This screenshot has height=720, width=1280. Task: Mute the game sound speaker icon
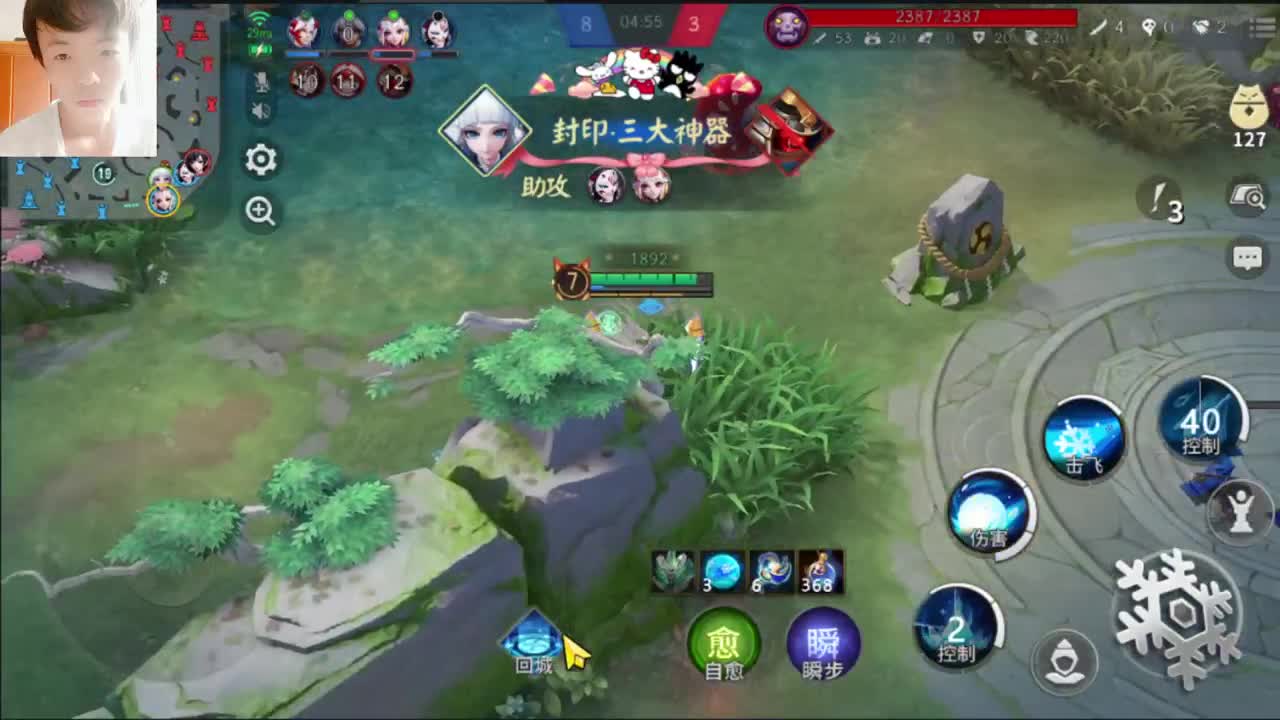click(x=260, y=108)
